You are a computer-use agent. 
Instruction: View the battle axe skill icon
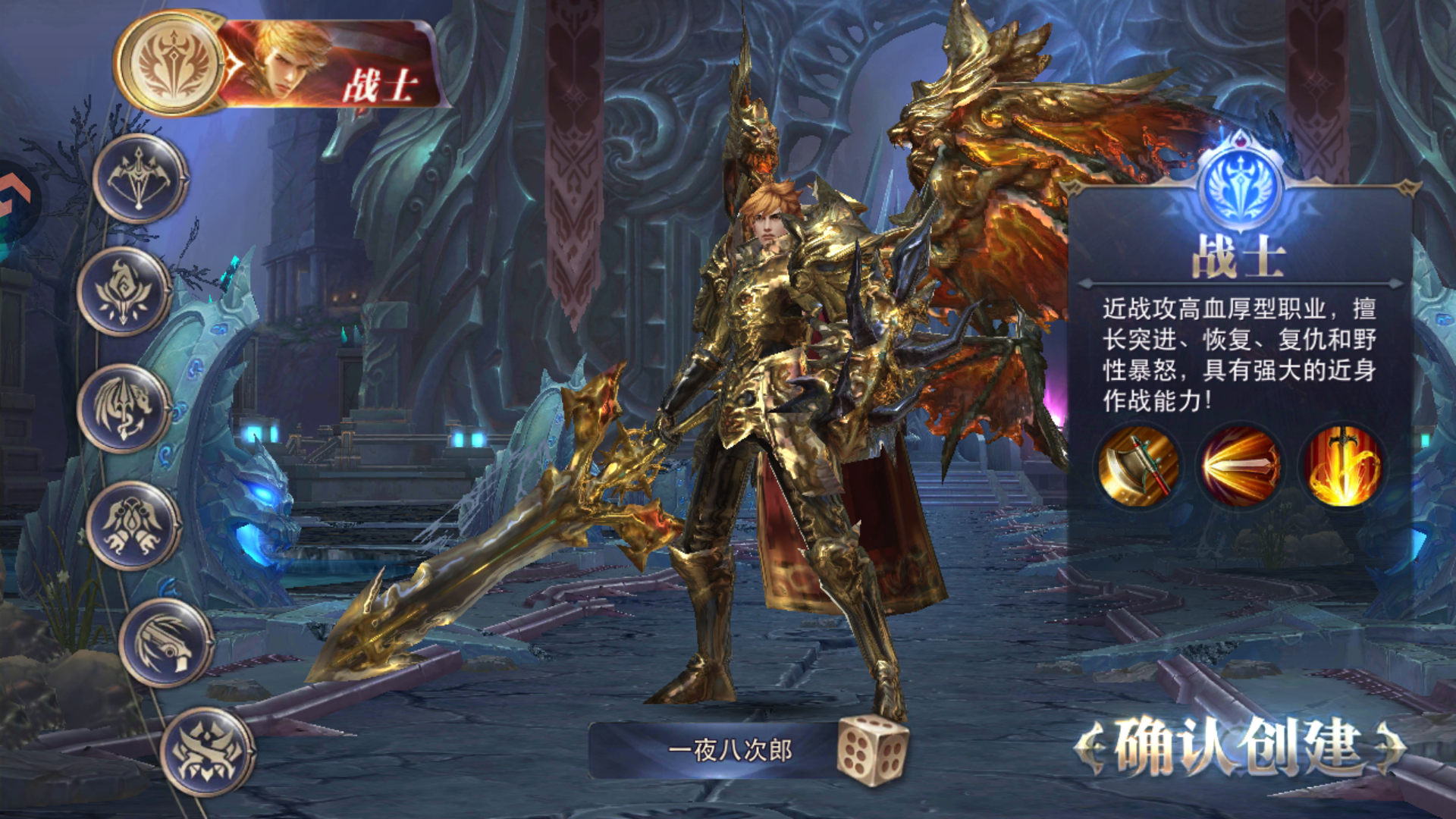coord(1138,466)
